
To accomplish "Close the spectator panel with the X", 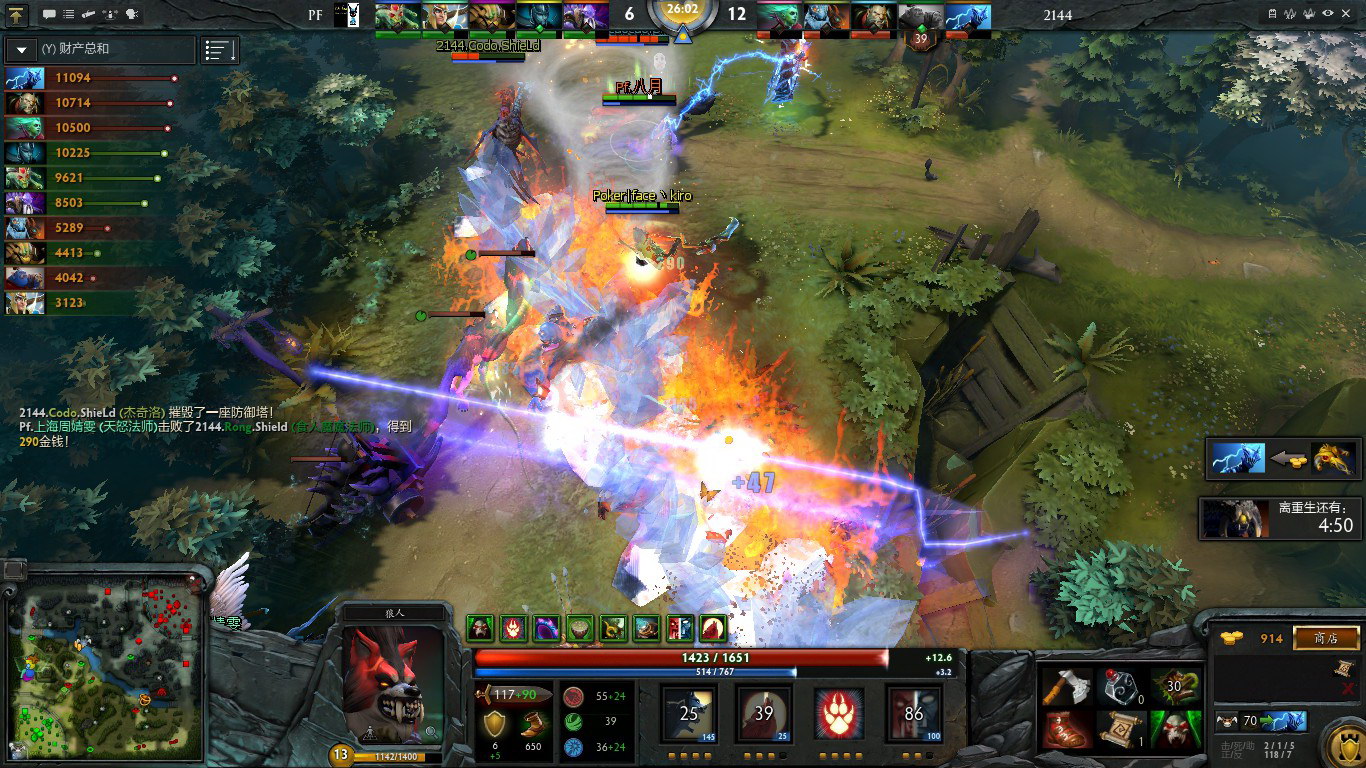I will click(x=1348, y=14).
